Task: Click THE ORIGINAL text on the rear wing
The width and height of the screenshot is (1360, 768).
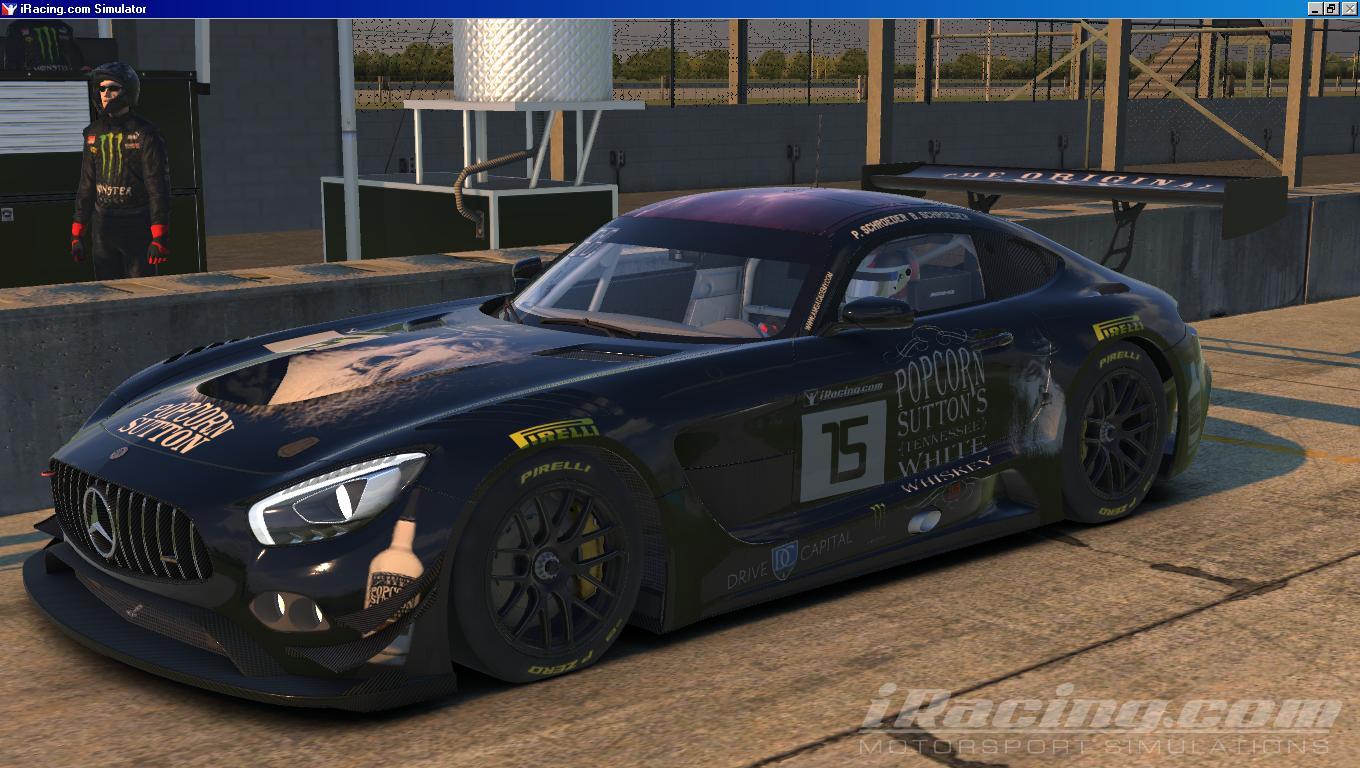Action: point(1060,177)
